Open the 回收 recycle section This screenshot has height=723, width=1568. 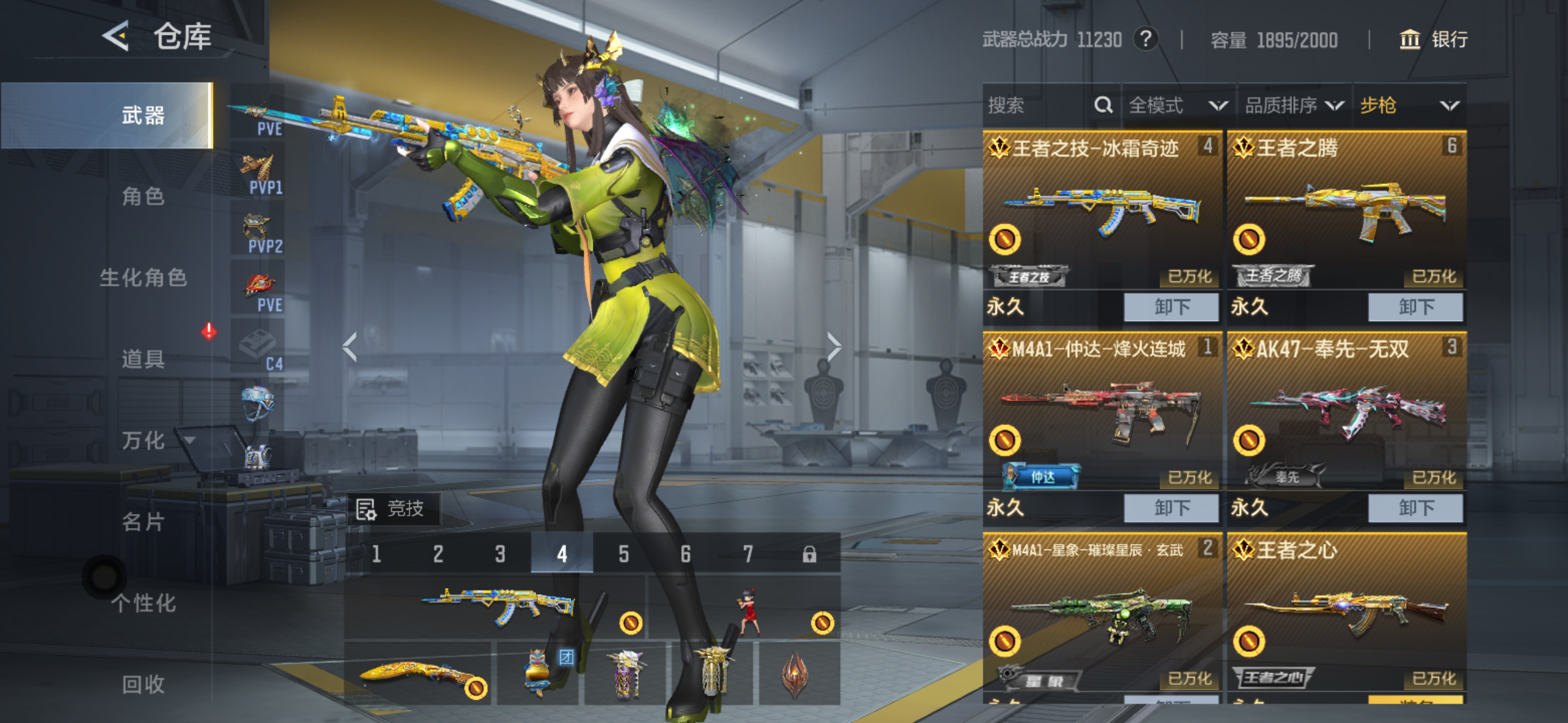(x=143, y=684)
